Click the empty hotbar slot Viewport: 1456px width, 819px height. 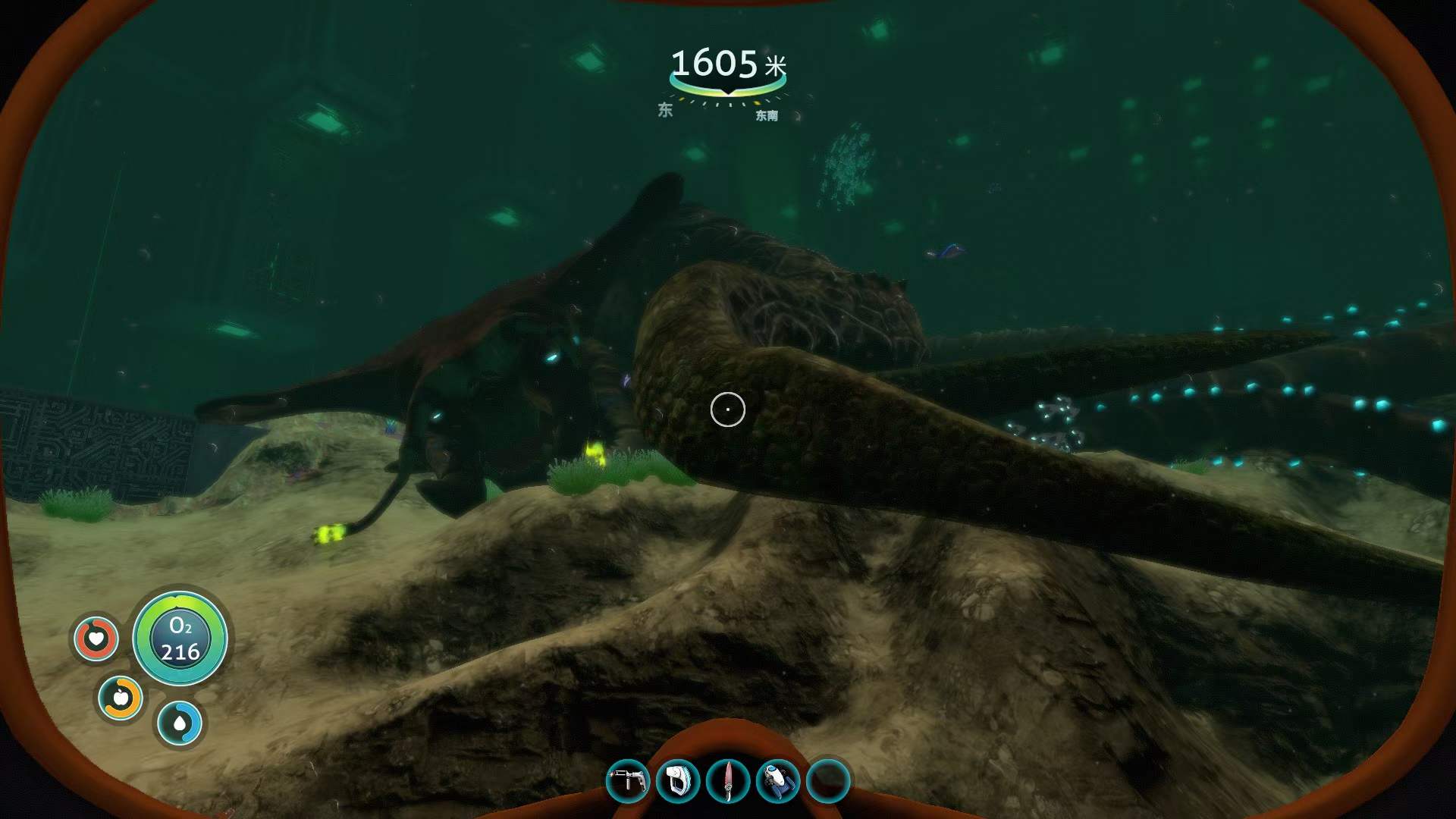point(828,780)
